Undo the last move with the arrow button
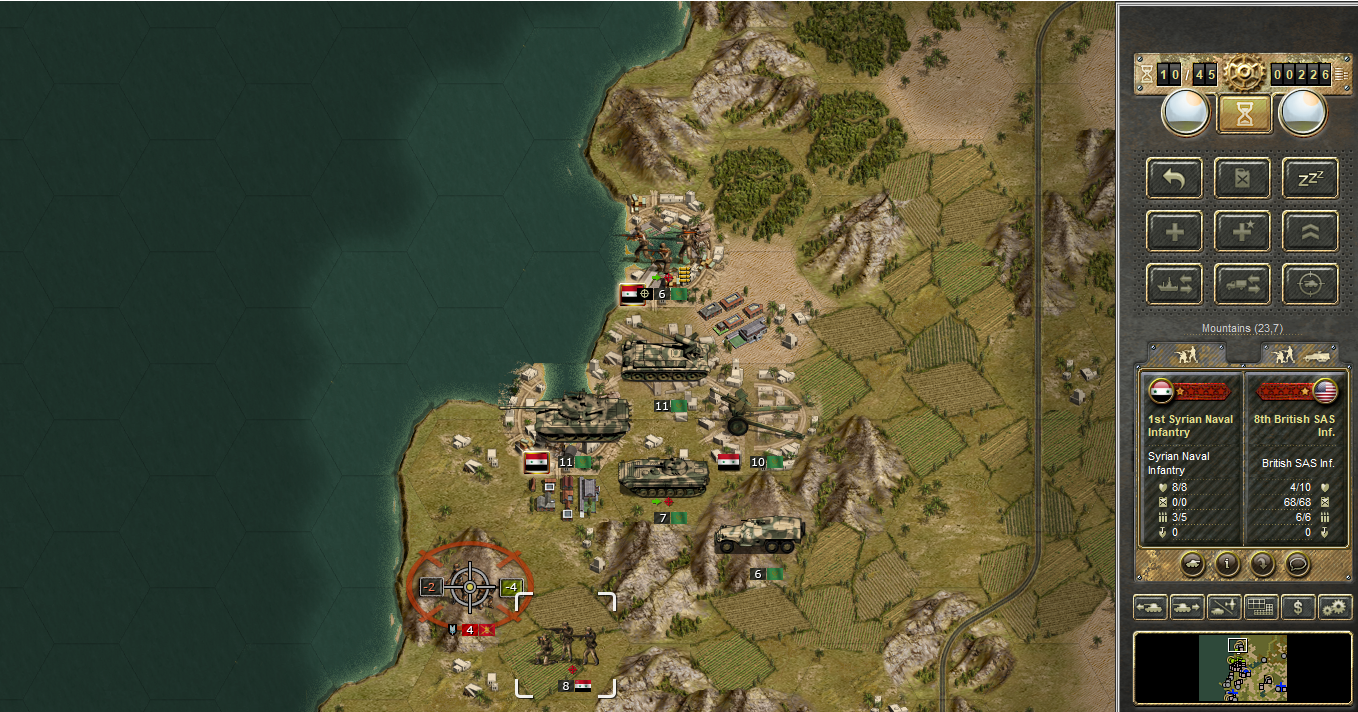The height and width of the screenshot is (712, 1358). (x=1175, y=178)
